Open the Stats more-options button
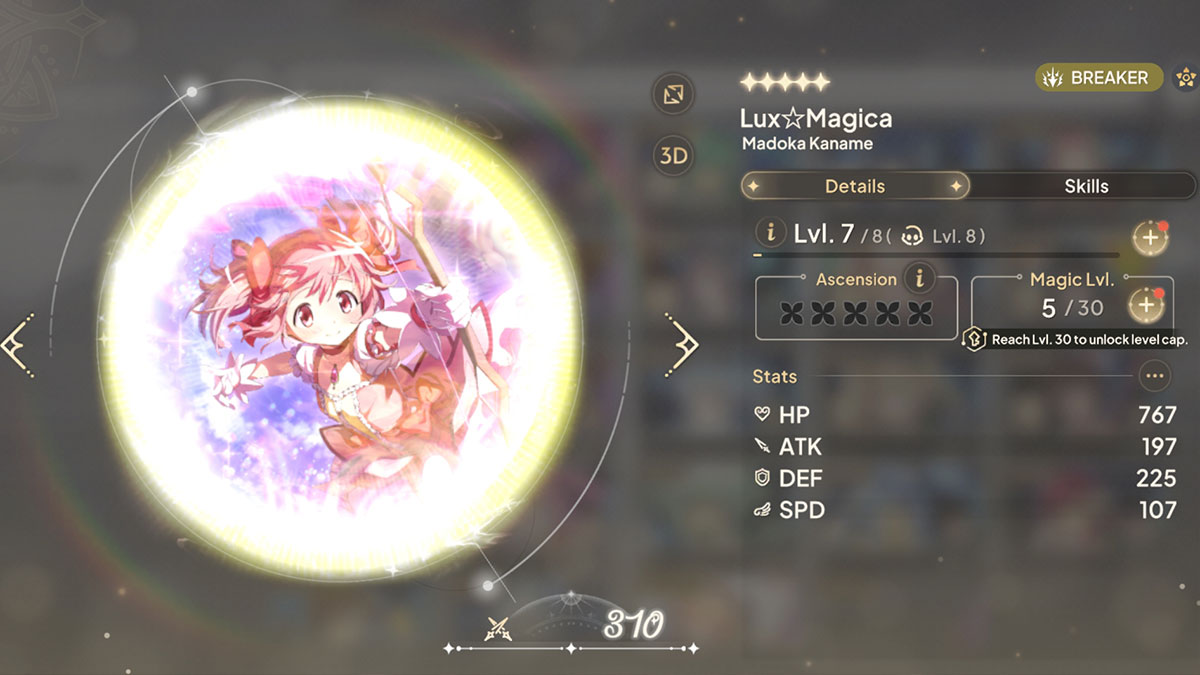 click(1155, 376)
